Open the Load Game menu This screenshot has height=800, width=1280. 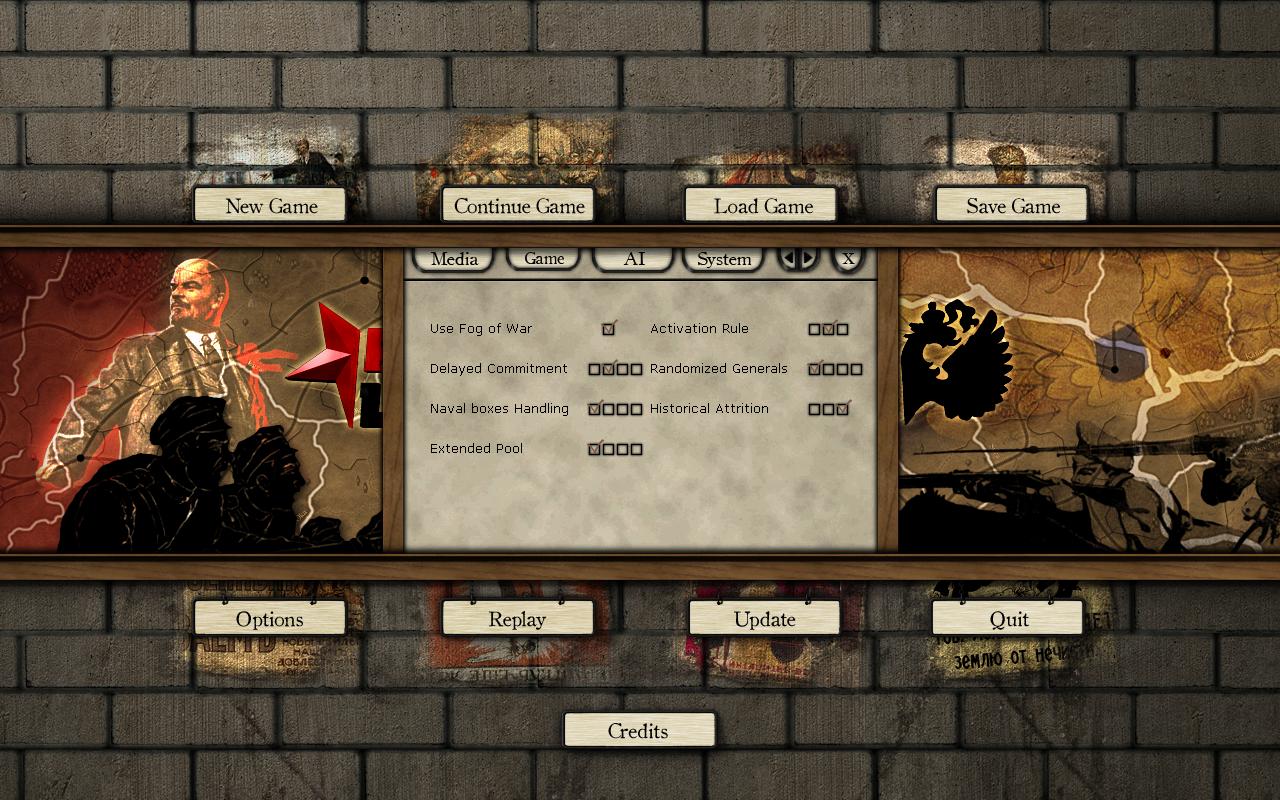[x=762, y=206]
